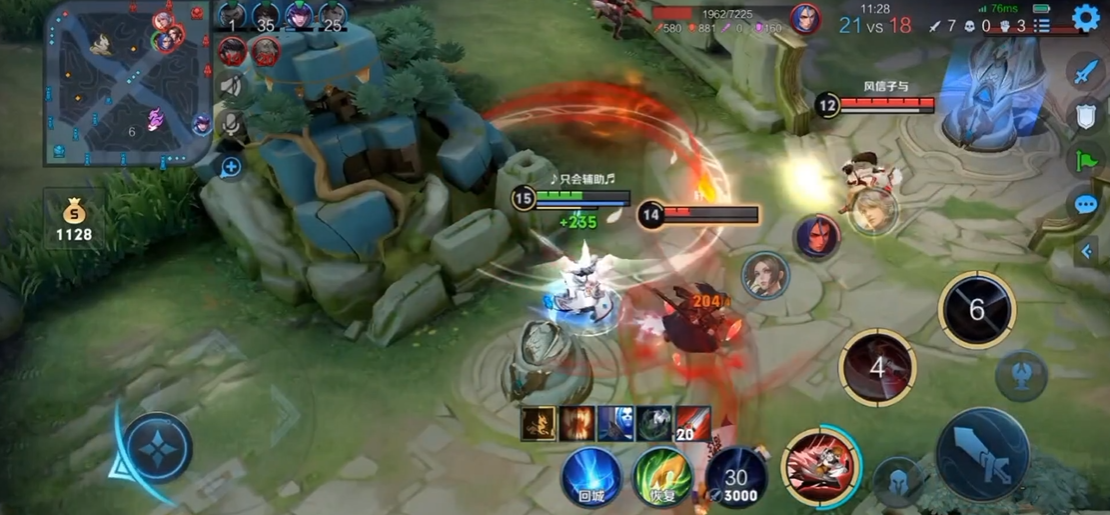Send the sword attack signal
Screen dimensions: 1110x515
coord(1085,71)
